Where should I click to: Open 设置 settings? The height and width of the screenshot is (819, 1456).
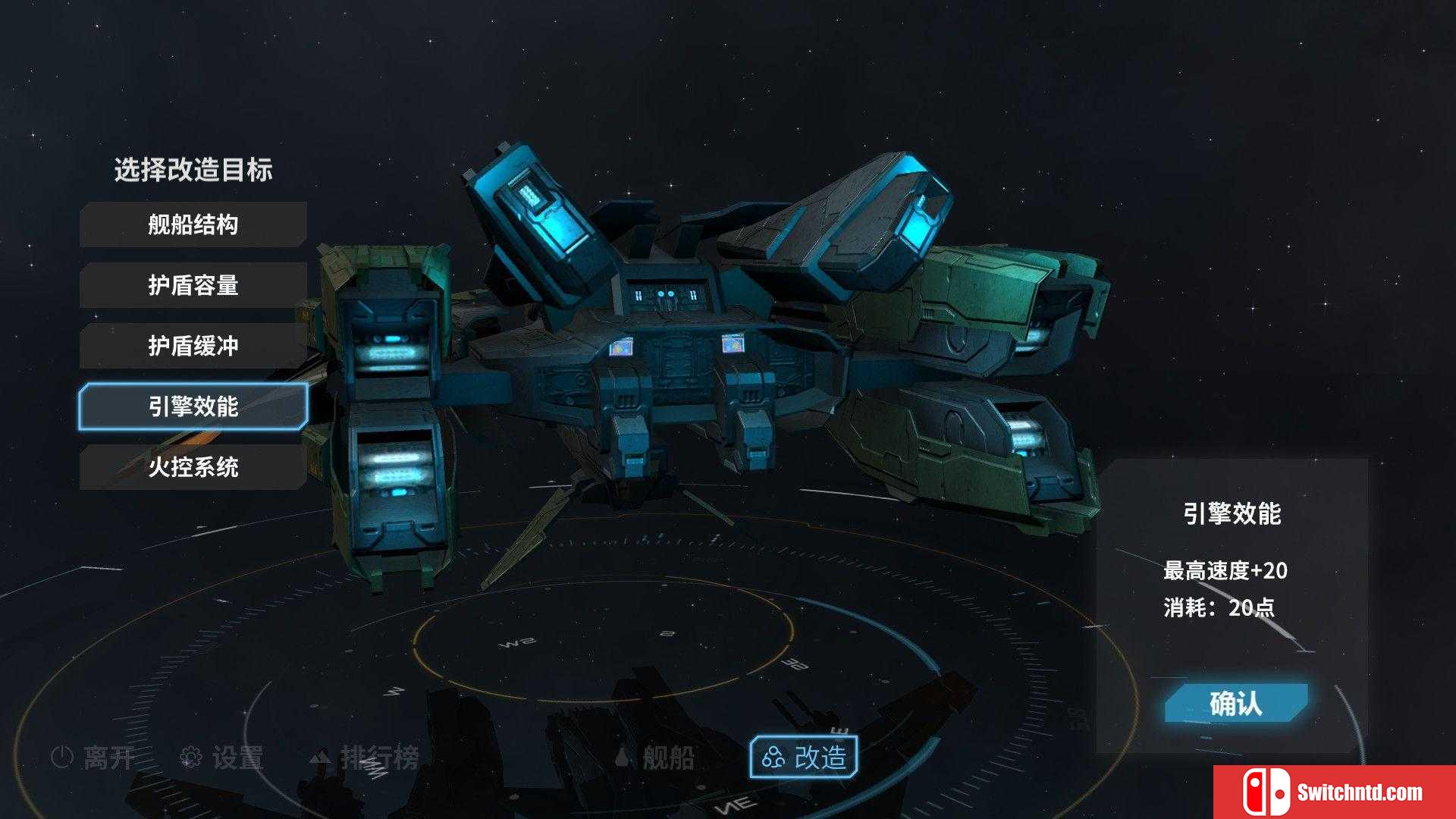pos(221,757)
